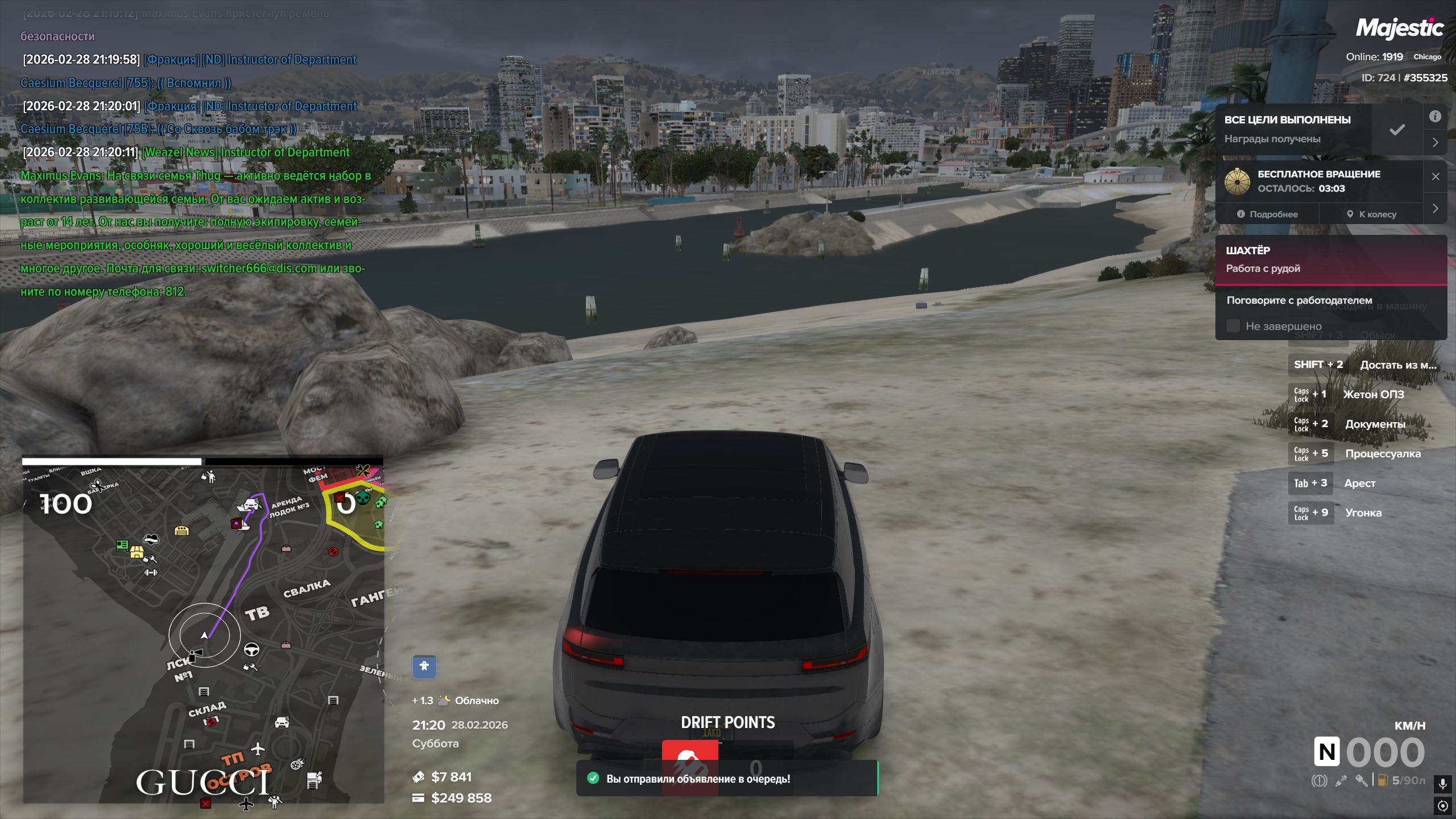
Task: Go to the wheel via К колесу
Action: coord(1371,214)
